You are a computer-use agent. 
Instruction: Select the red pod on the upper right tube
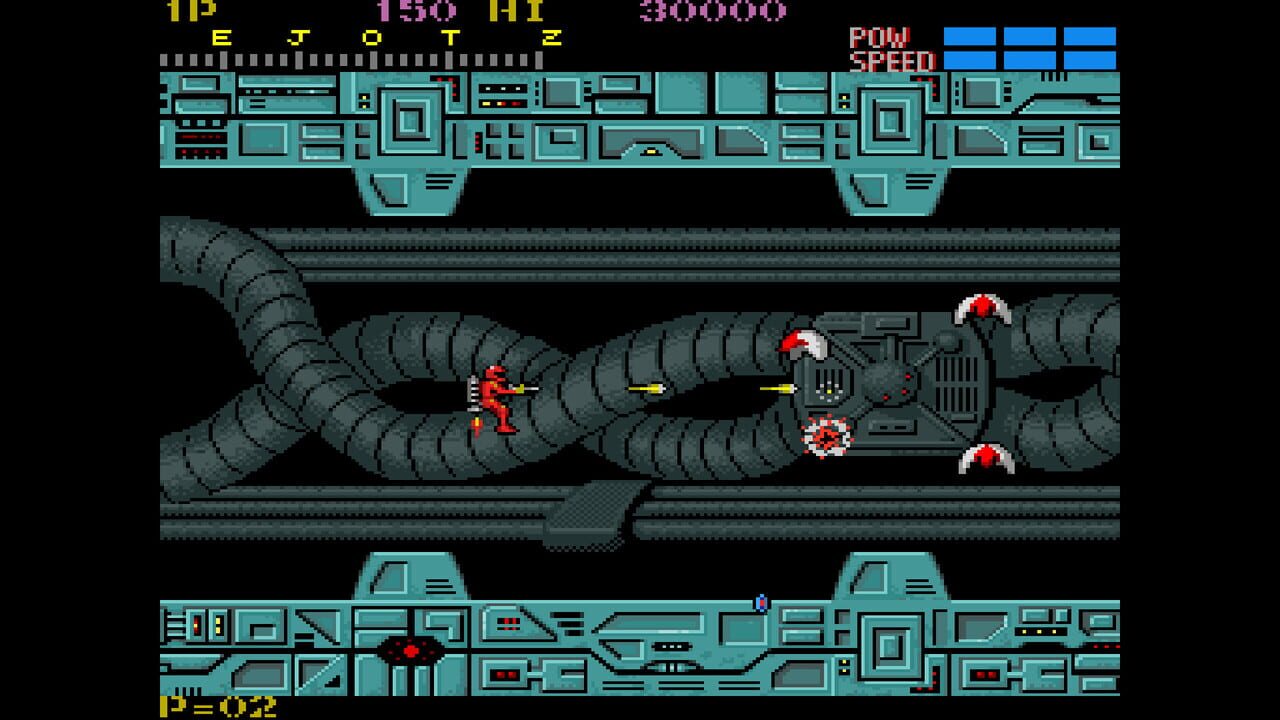pos(982,310)
